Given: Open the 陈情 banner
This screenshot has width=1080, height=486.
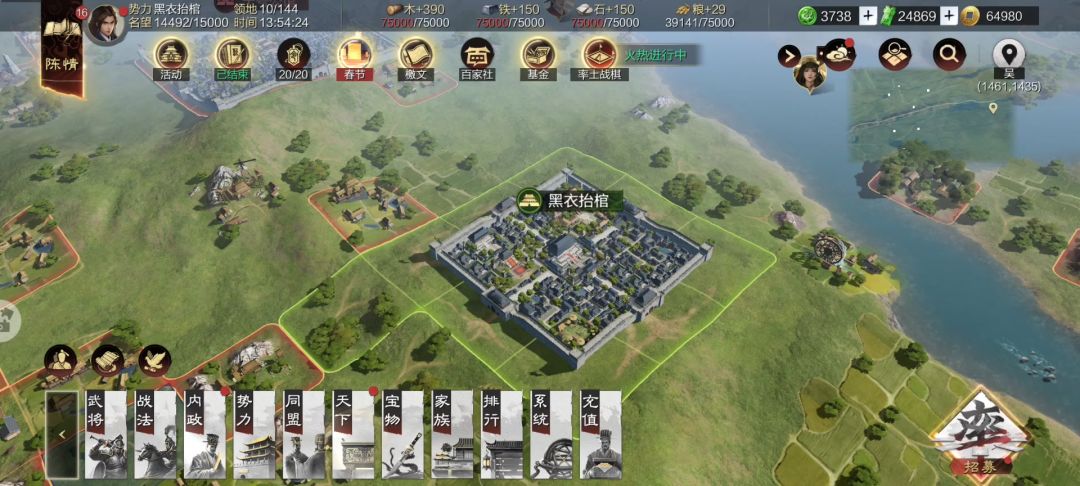Looking at the screenshot, I should pyautogui.click(x=61, y=45).
